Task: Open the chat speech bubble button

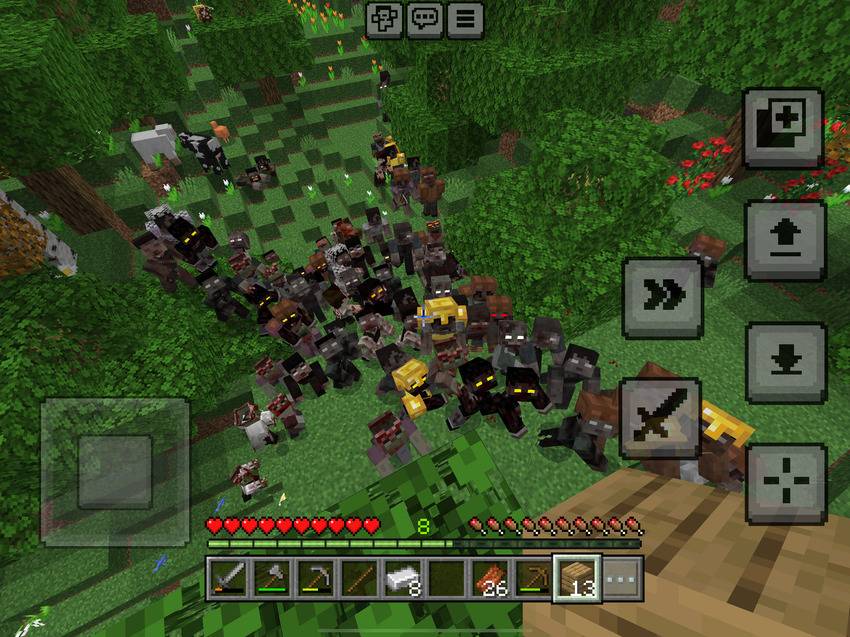Action: point(424,20)
